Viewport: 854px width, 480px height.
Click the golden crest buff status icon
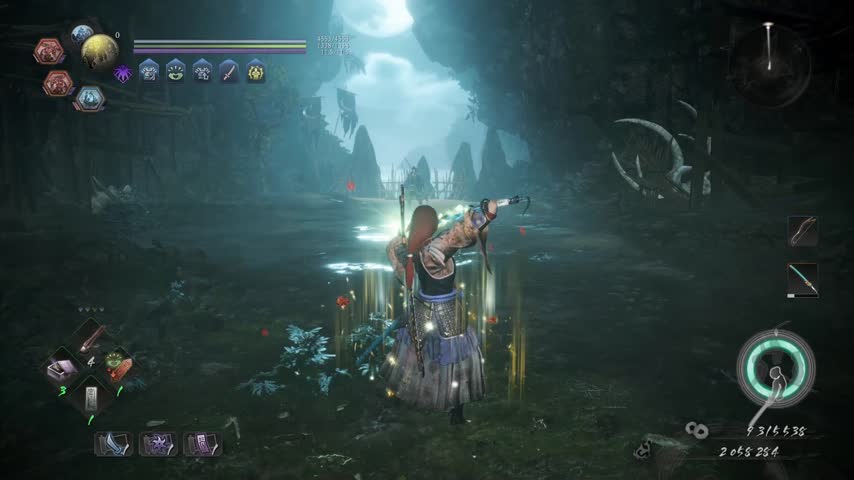256,70
